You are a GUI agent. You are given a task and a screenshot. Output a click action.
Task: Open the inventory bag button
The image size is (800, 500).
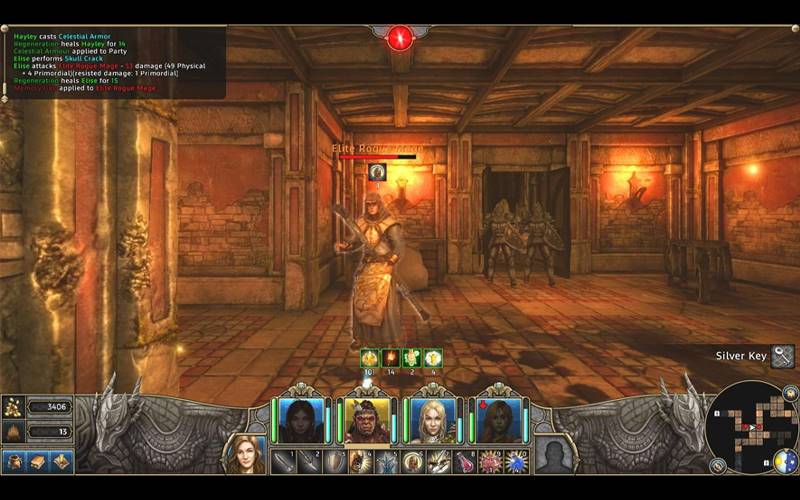(16, 462)
